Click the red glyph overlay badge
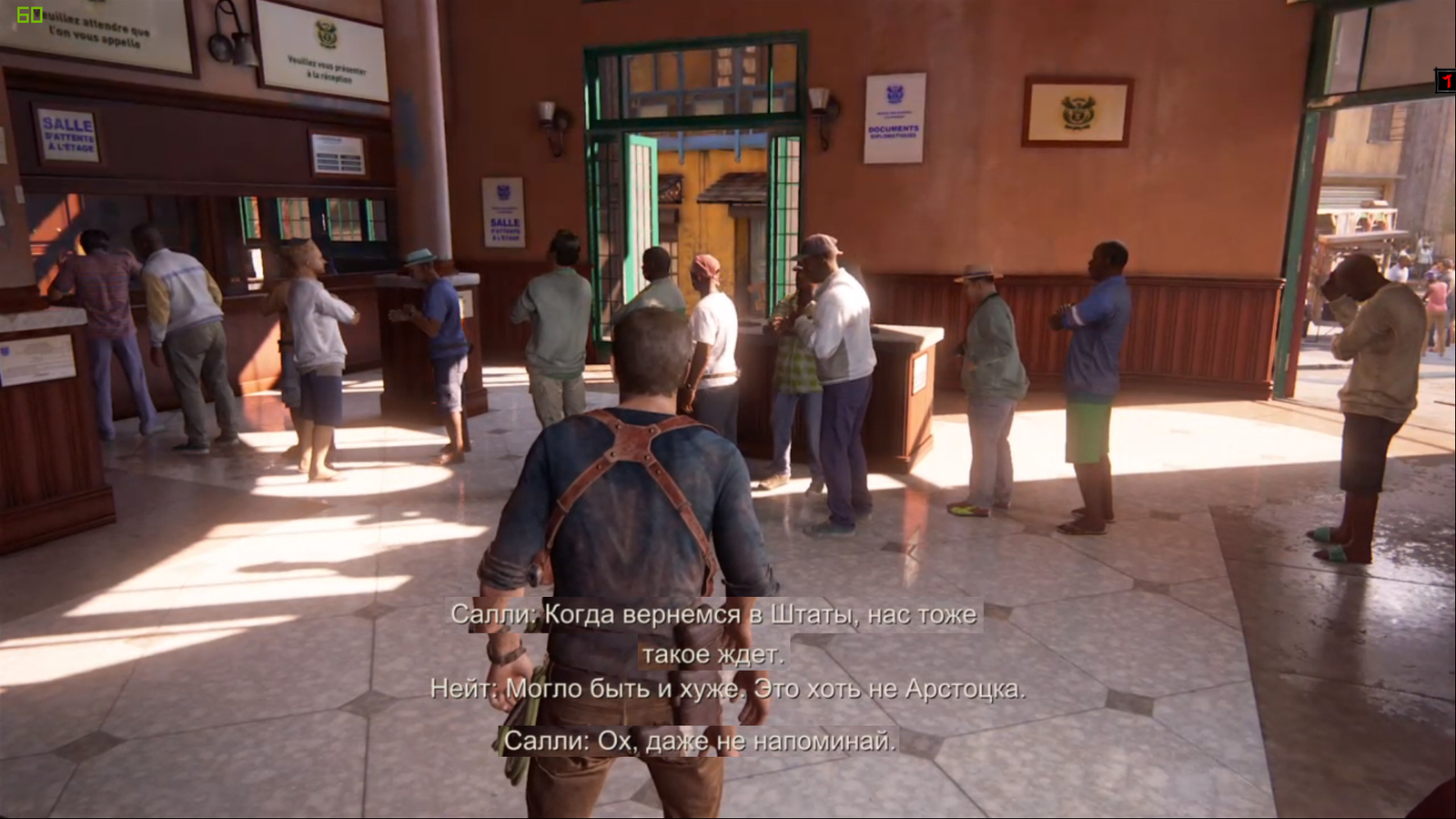The image size is (1456, 819). click(1446, 81)
